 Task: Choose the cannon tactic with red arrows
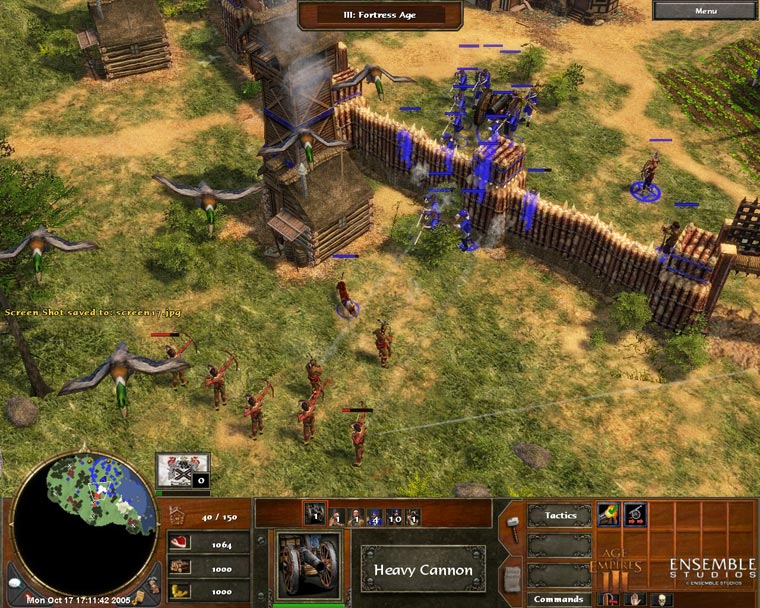pyautogui.click(x=634, y=515)
